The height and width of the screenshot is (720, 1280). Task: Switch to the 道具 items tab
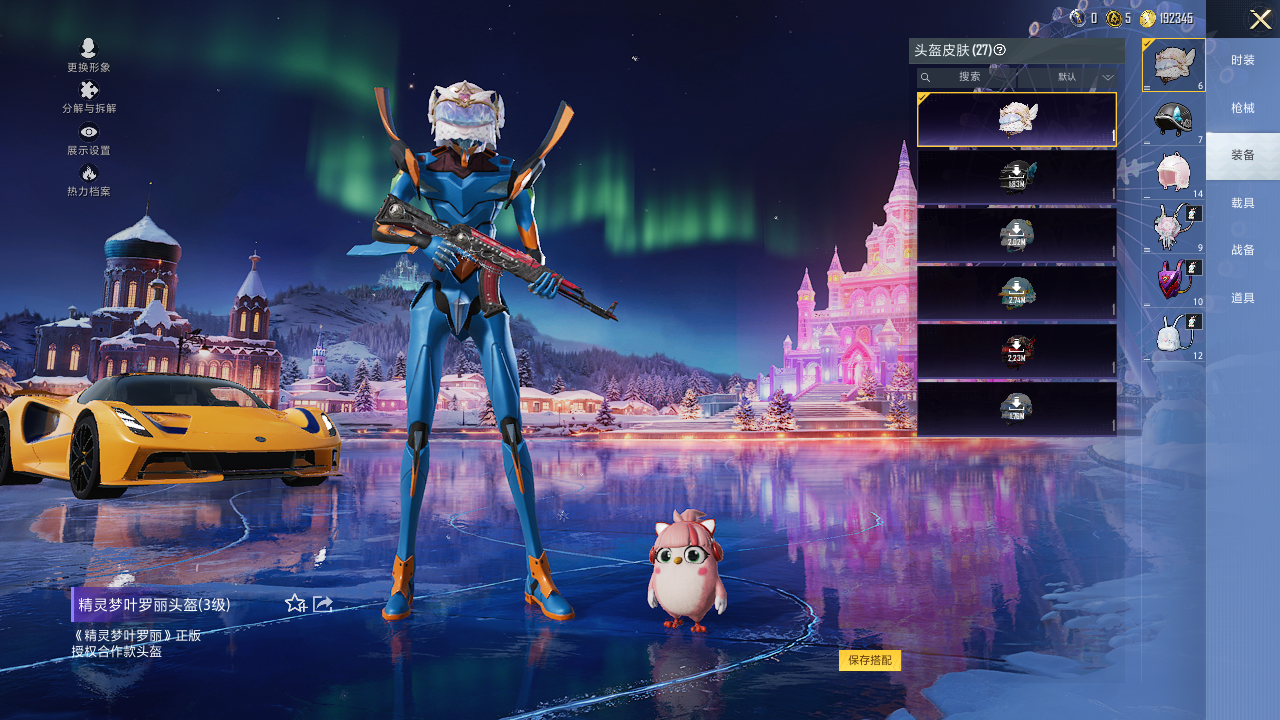click(x=1243, y=298)
